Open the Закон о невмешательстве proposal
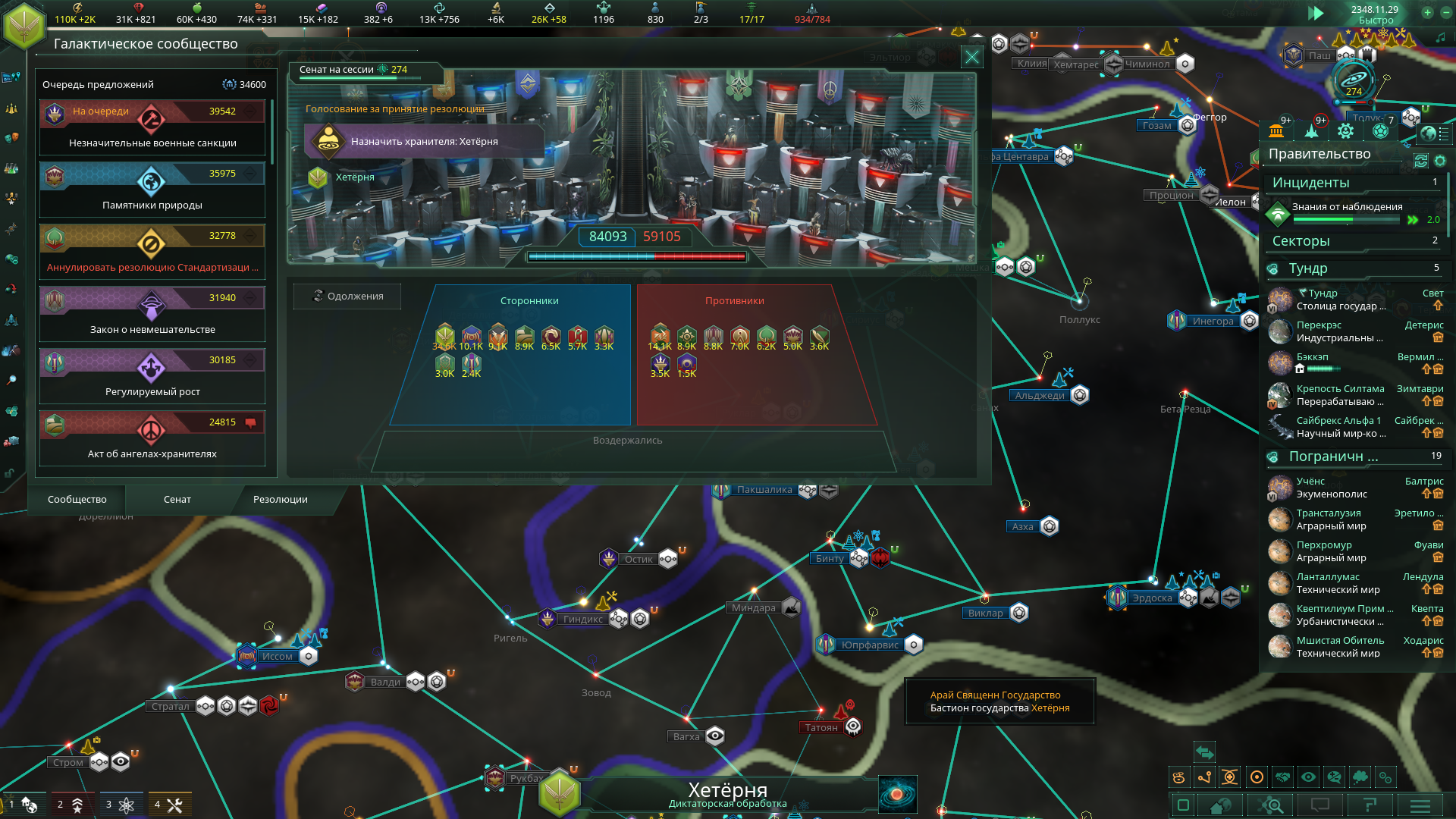This screenshot has height=819, width=1456. click(x=152, y=315)
